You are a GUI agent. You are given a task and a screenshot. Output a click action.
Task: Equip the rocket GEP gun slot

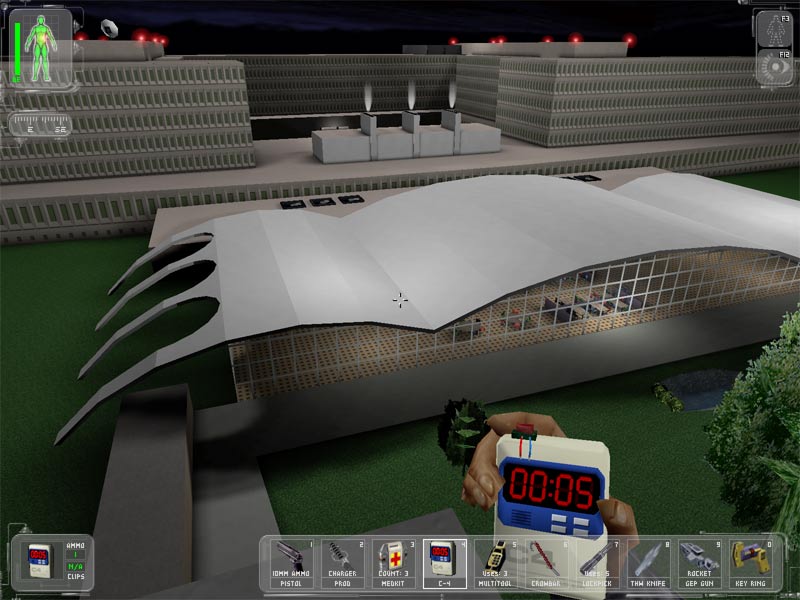(x=697, y=563)
